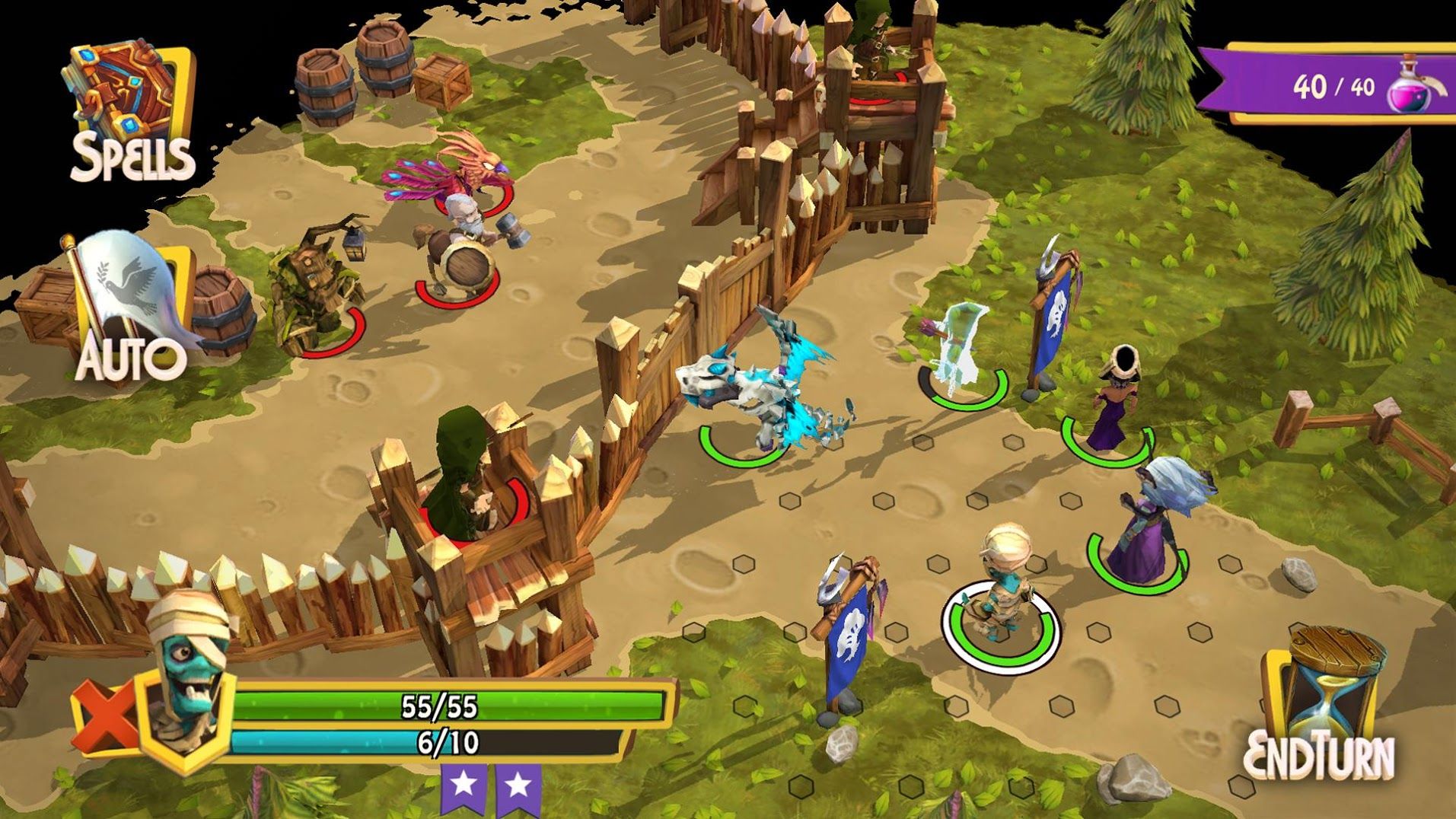1456x819 pixels.
Task: Toggle Auto battle mode
Action: [x=131, y=312]
